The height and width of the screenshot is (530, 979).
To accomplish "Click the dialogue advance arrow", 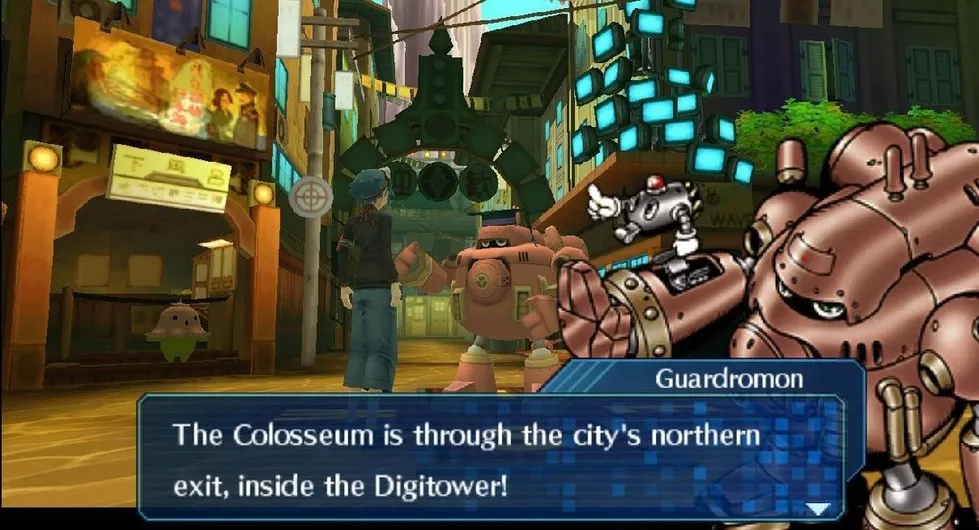I will coord(818,508).
